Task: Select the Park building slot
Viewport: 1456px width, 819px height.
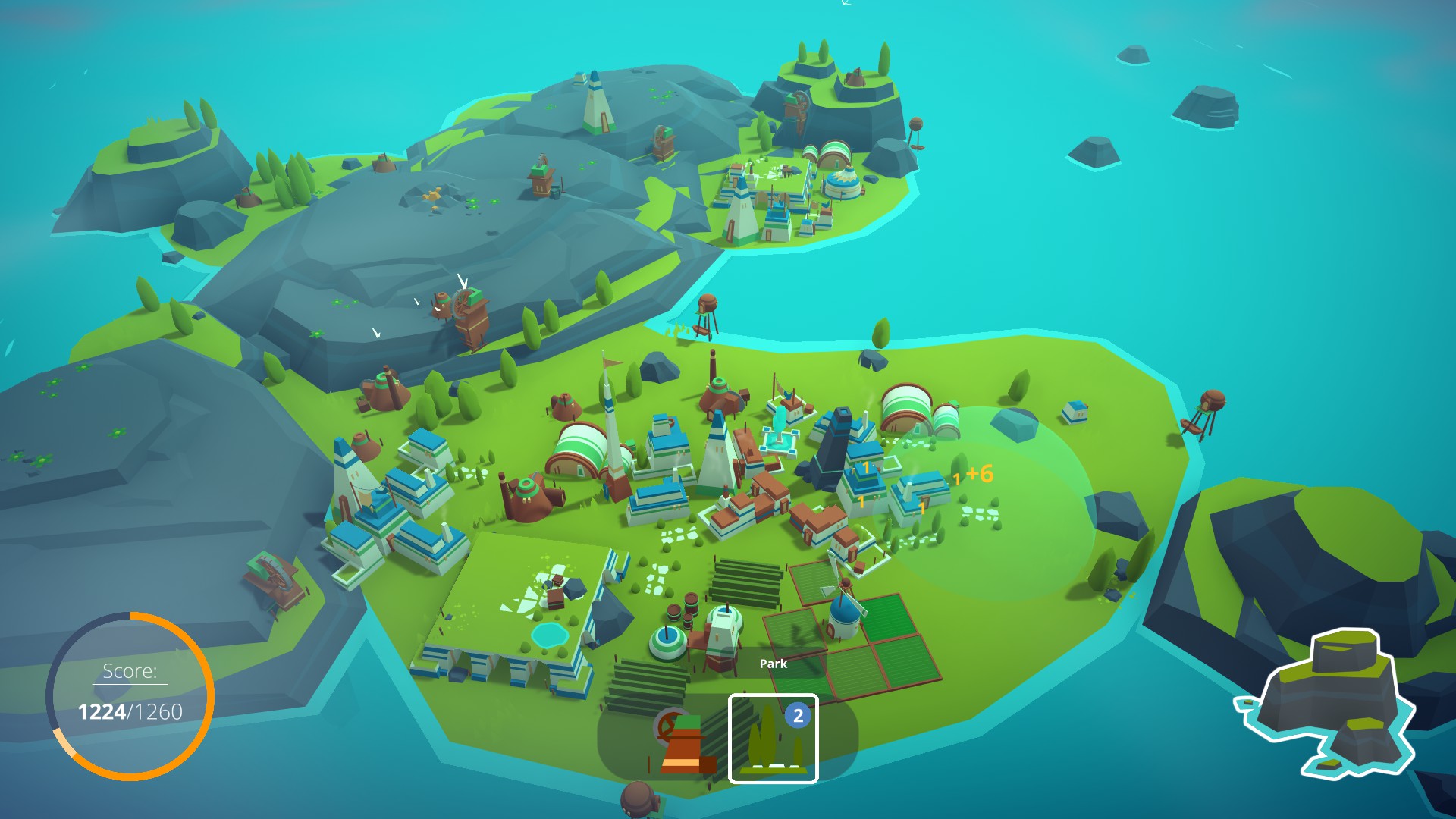Action: [773, 738]
